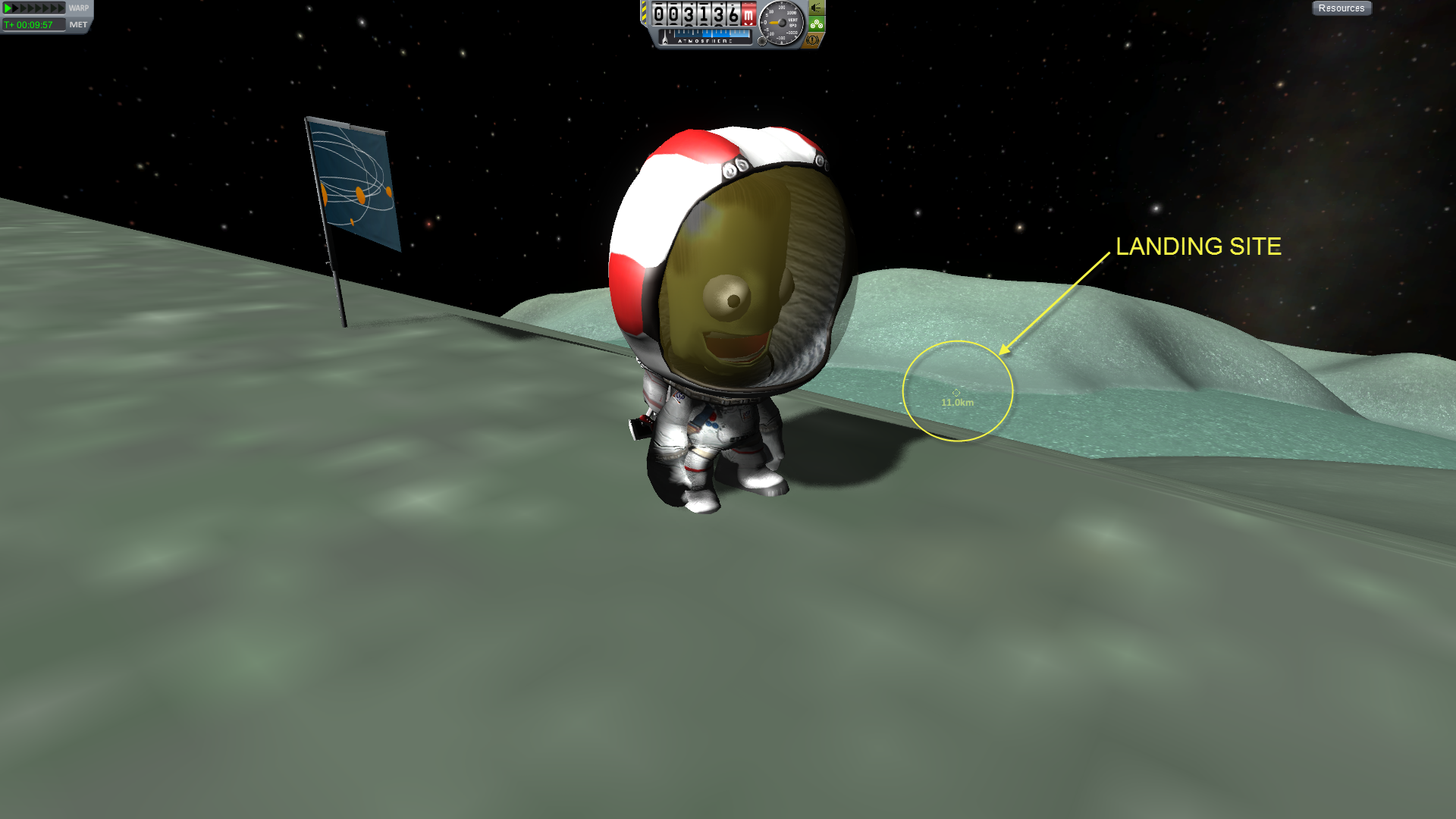Set time warp to the last arrow
This screenshot has width=1456, height=819.
click(x=61, y=8)
